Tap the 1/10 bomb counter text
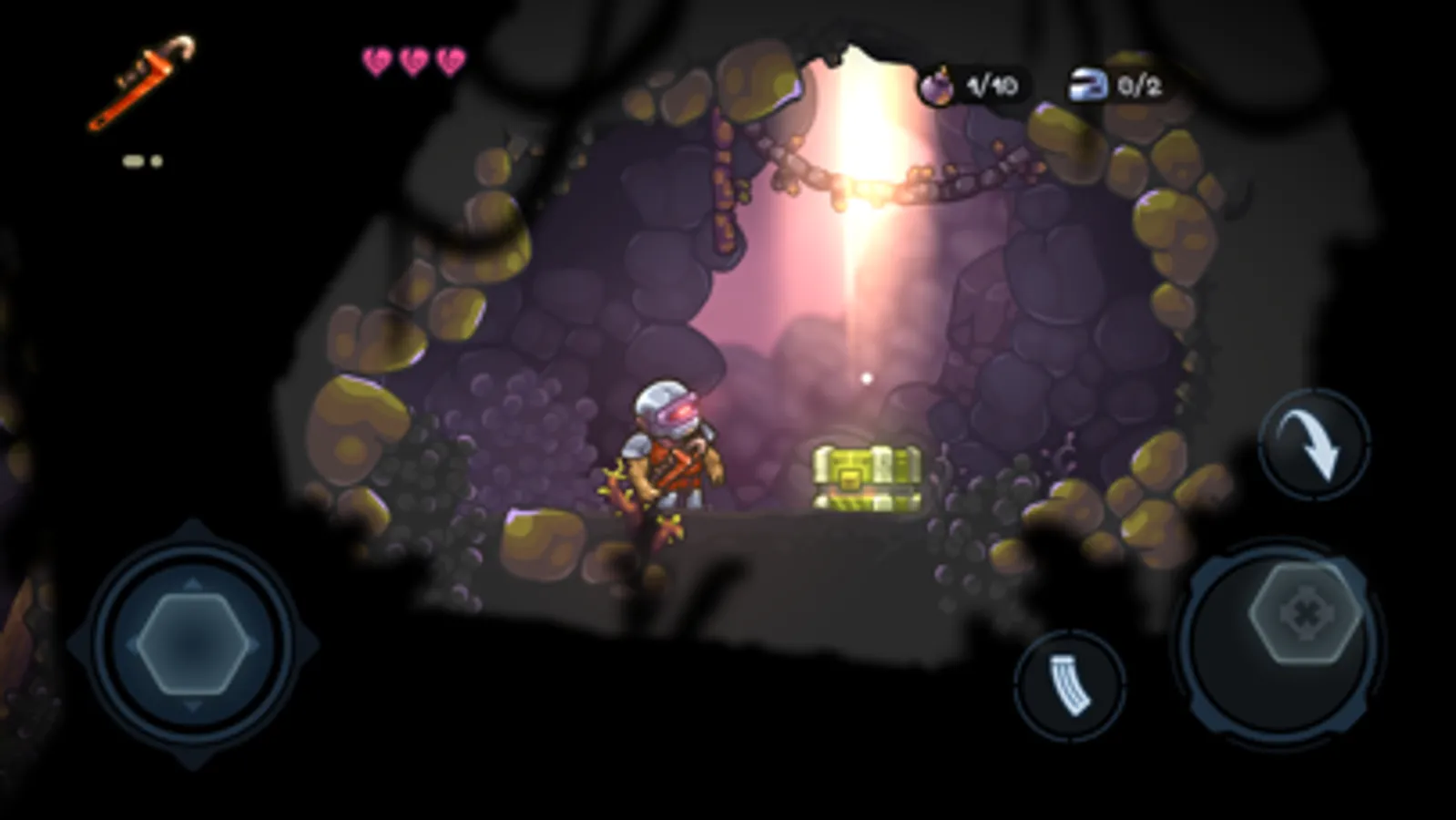Screen dimensions: 1456x820 pos(993,85)
